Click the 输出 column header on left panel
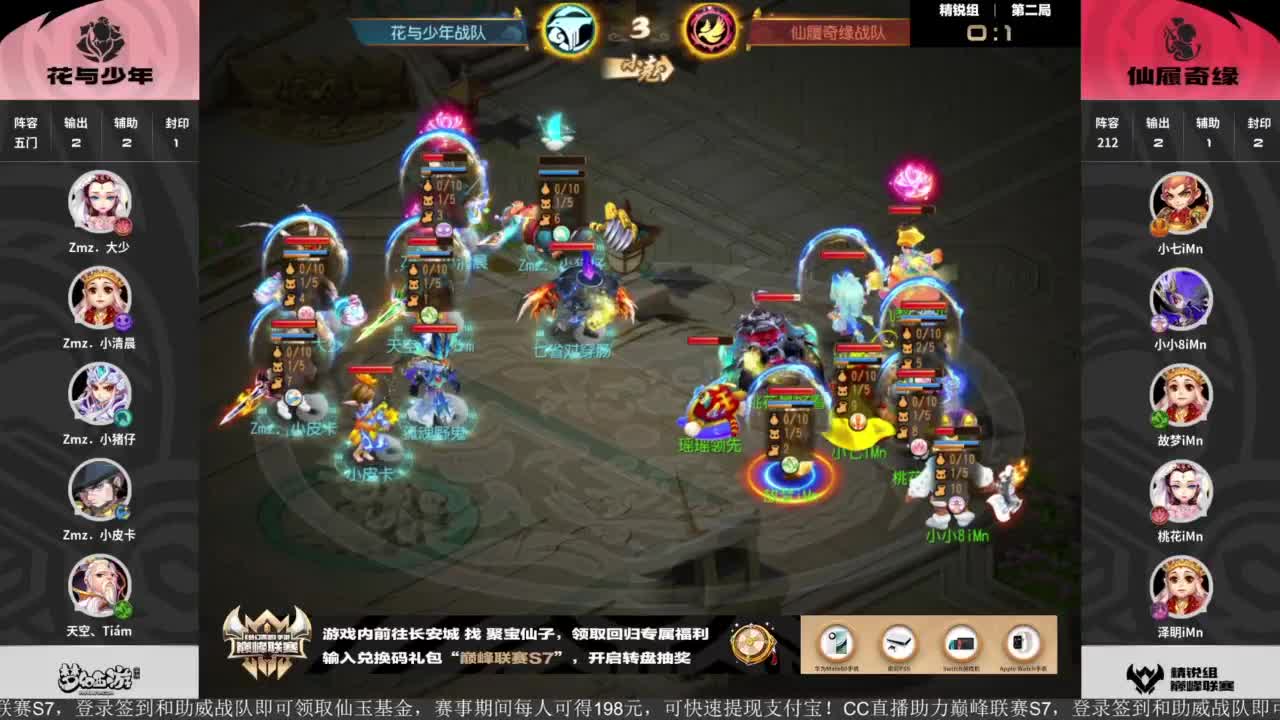The image size is (1280, 720). (x=74, y=124)
